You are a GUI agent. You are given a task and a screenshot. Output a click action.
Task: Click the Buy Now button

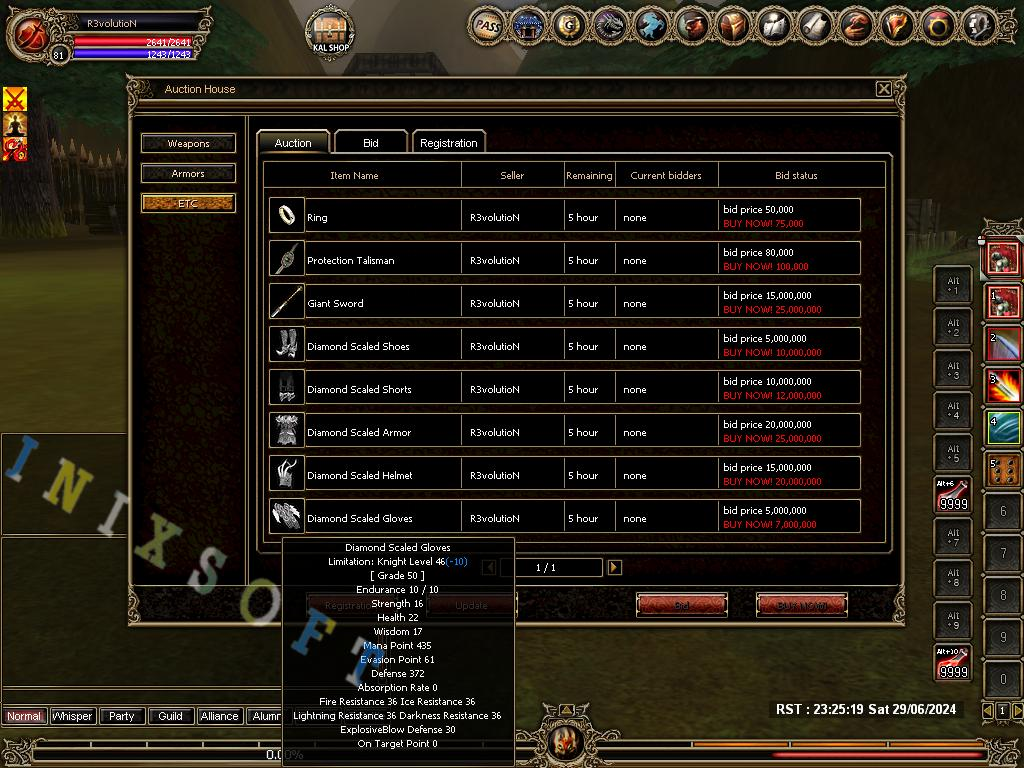coord(802,605)
